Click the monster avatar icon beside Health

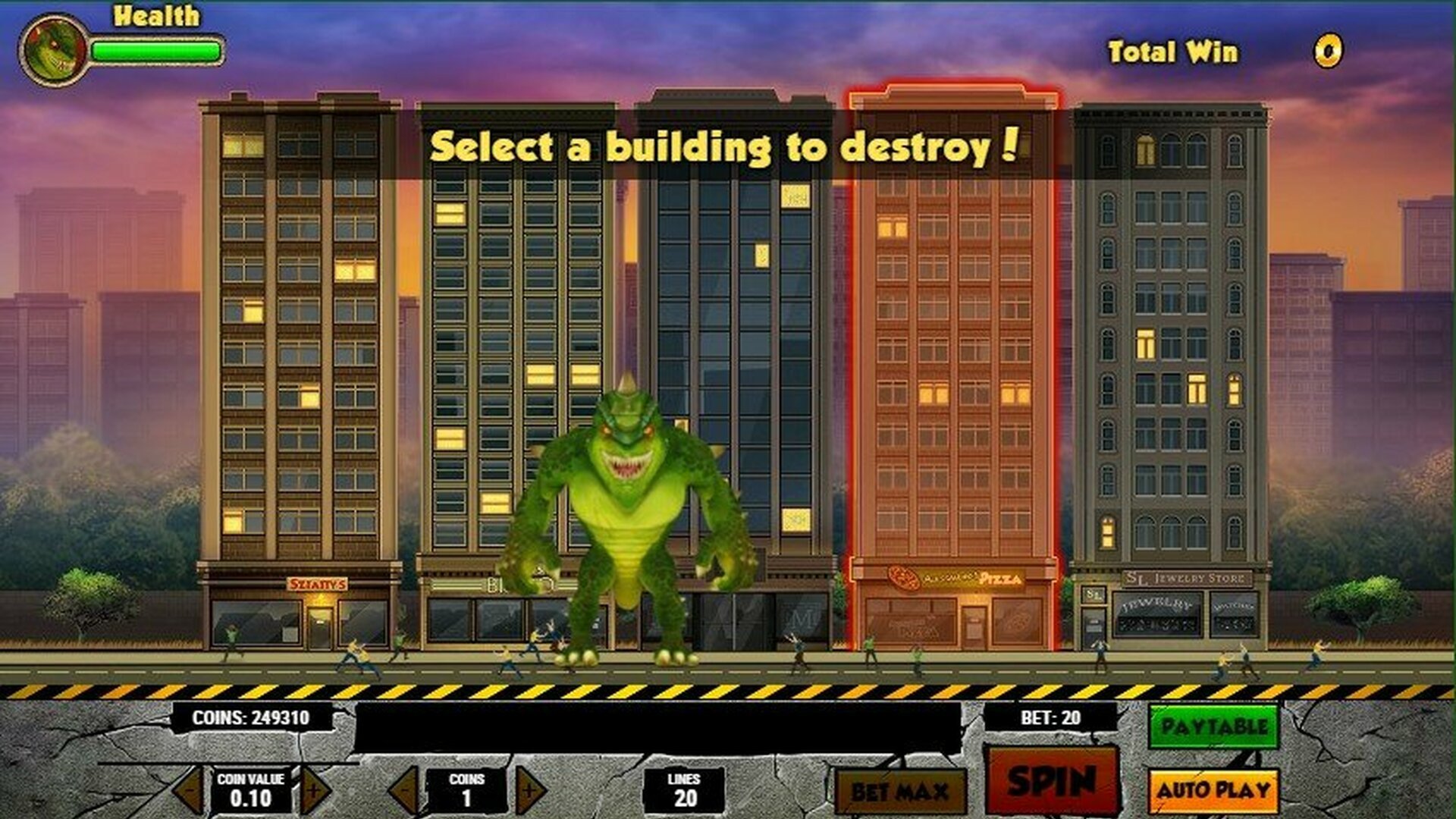(x=53, y=49)
